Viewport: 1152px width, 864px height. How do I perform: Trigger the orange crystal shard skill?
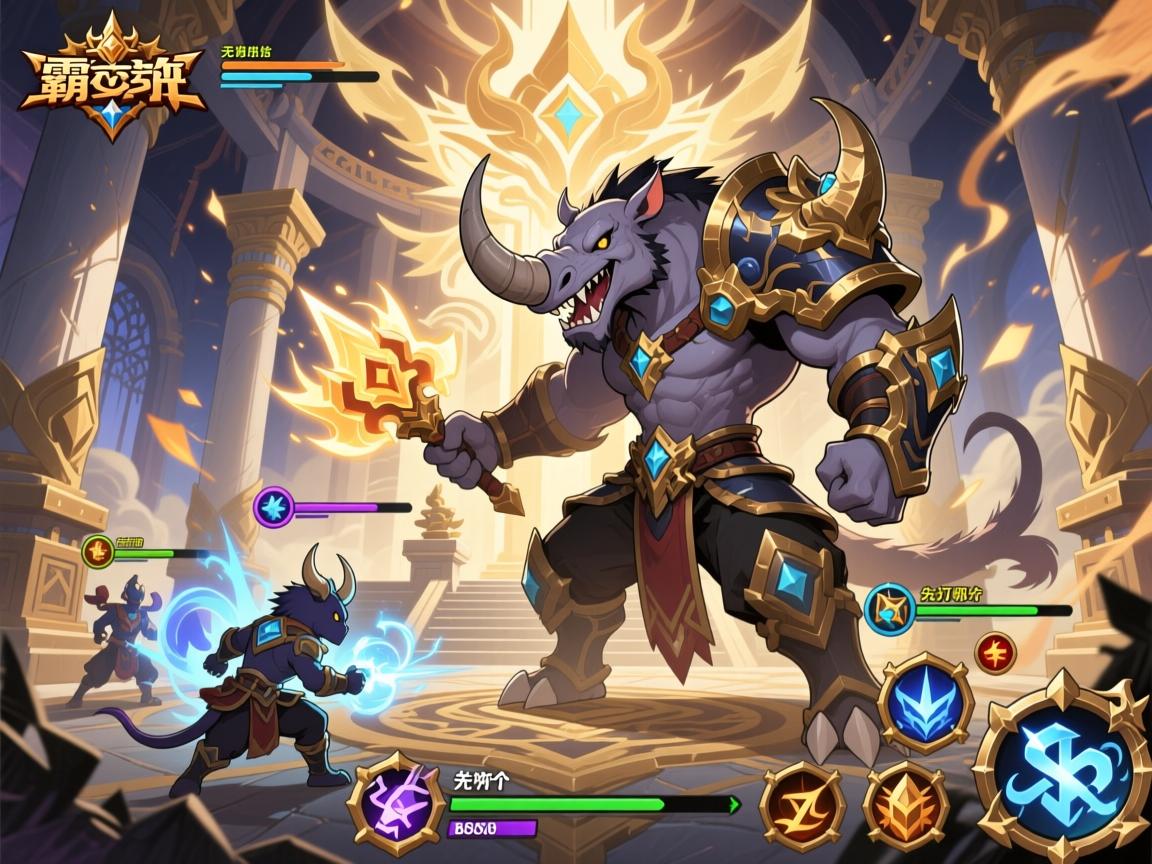[x=906, y=803]
